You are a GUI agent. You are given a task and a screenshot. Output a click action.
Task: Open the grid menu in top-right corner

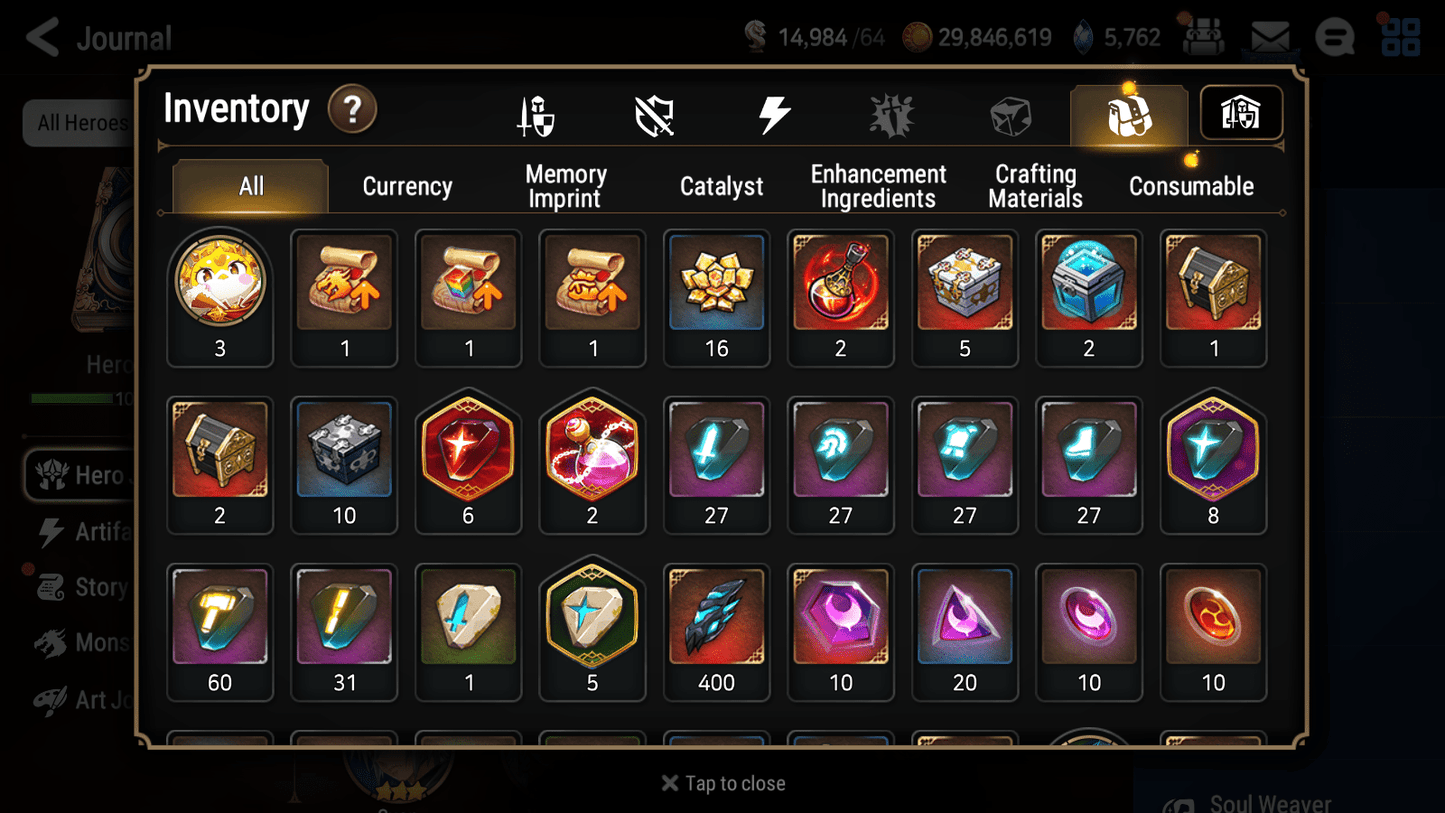click(x=1399, y=37)
